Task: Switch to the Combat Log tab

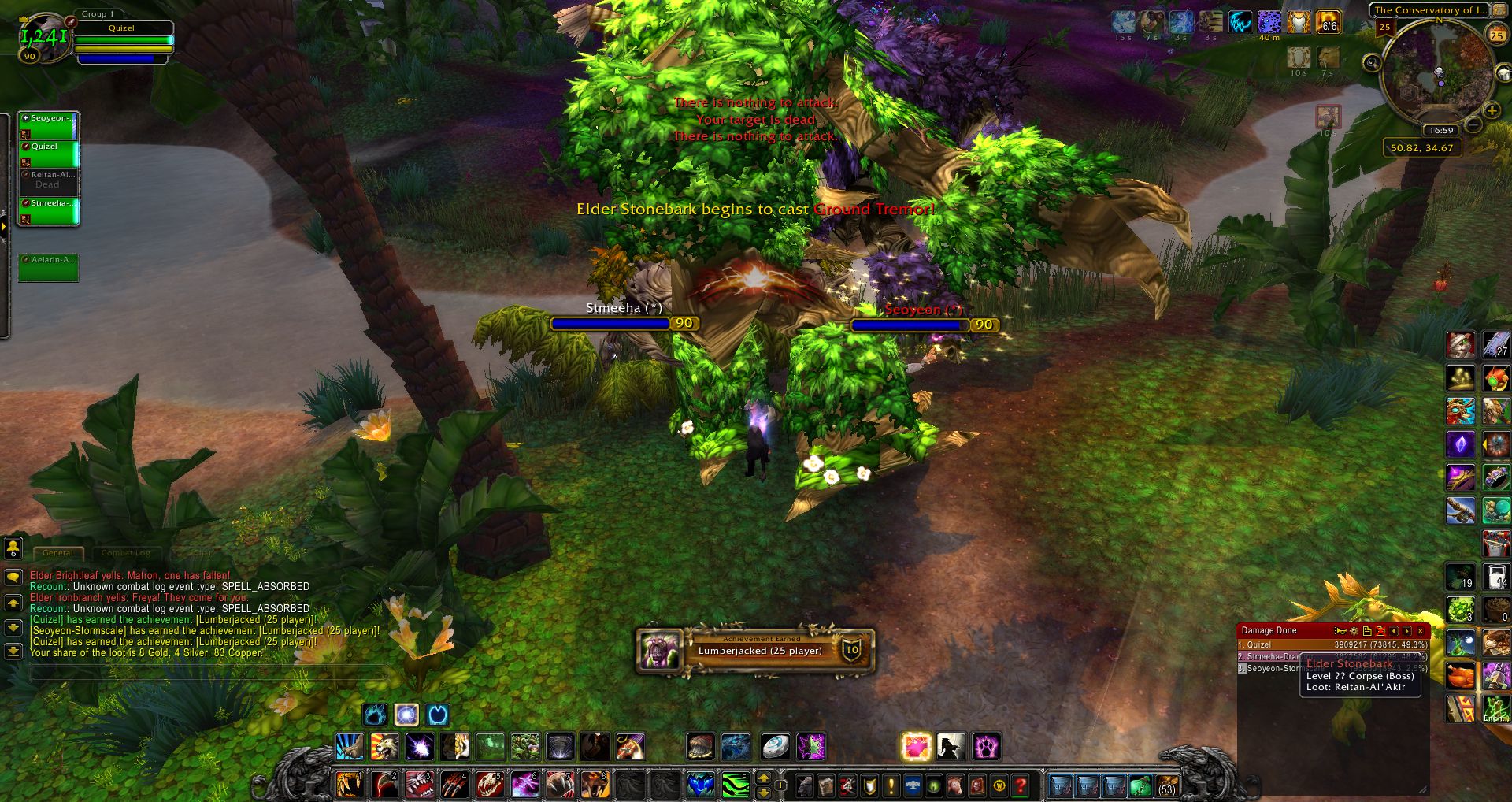Action: click(x=126, y=553)
